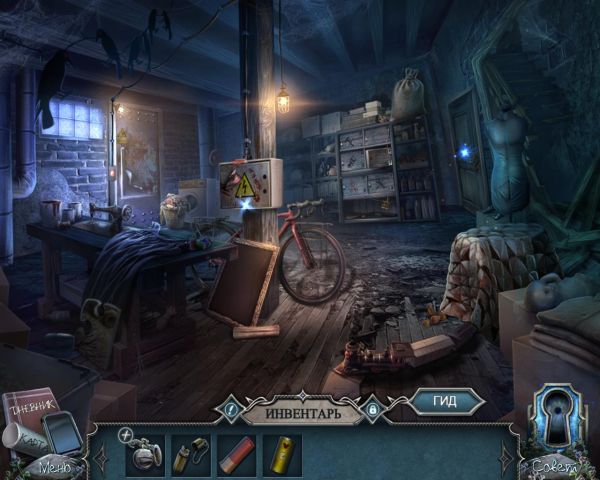Click the ИНВЕНТАРЬ inventory label

point(303,410)
